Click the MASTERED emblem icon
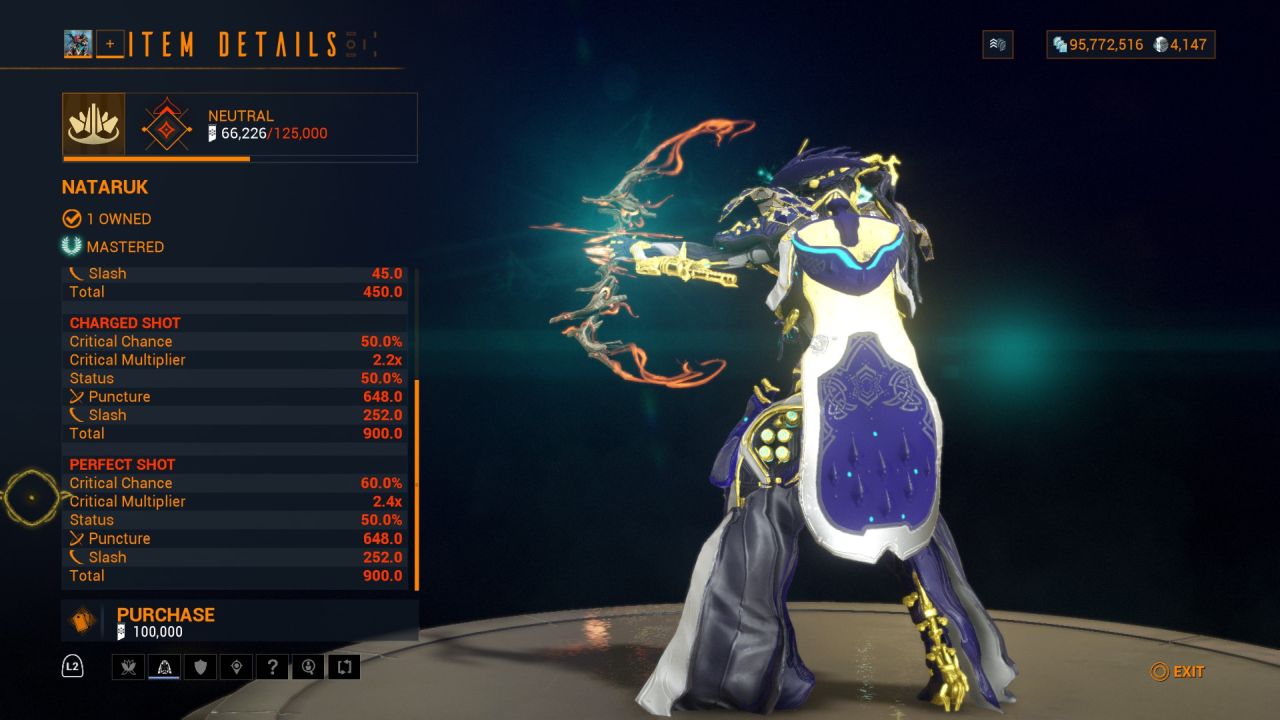The image size is (1280, 720). (70, 246)
